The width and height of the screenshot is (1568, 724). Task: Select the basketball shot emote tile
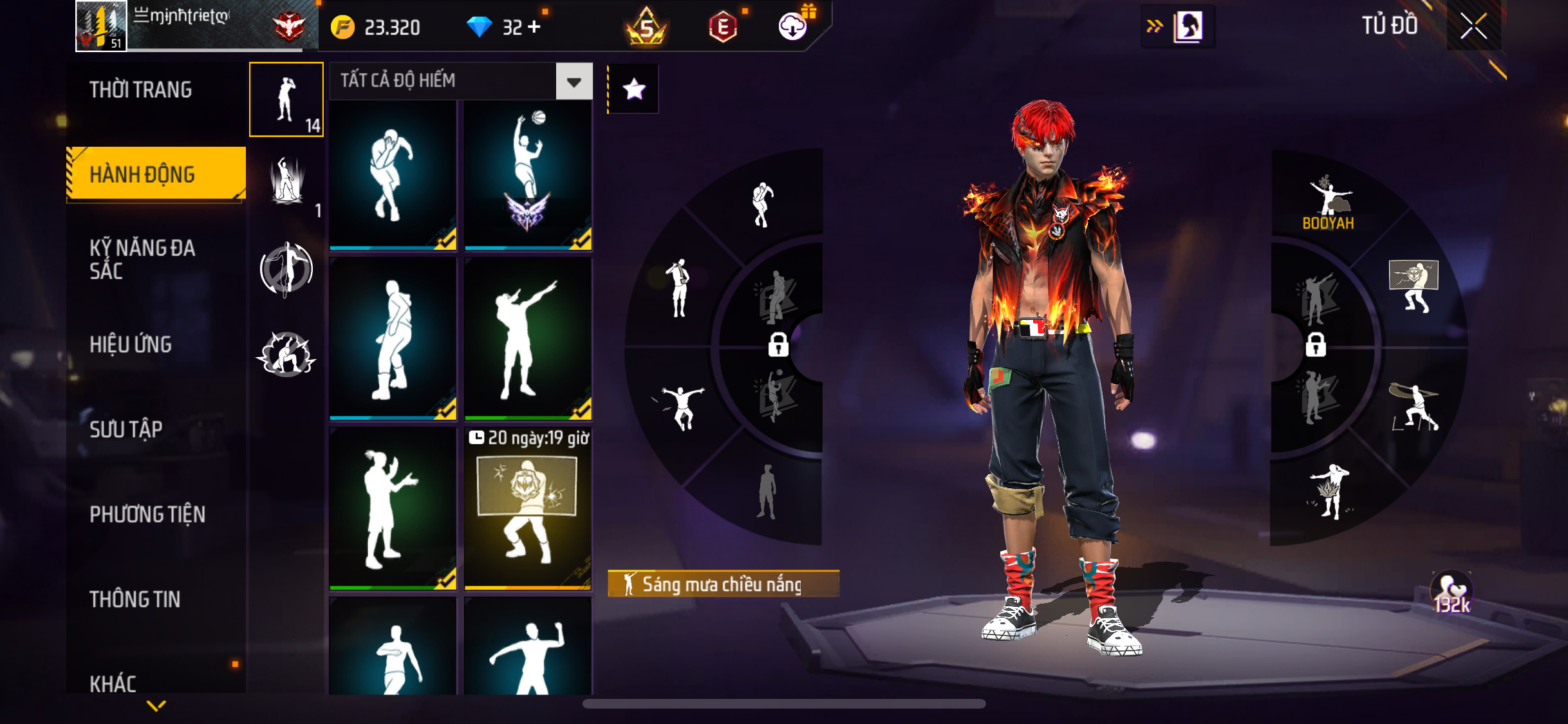click(528, 174)
